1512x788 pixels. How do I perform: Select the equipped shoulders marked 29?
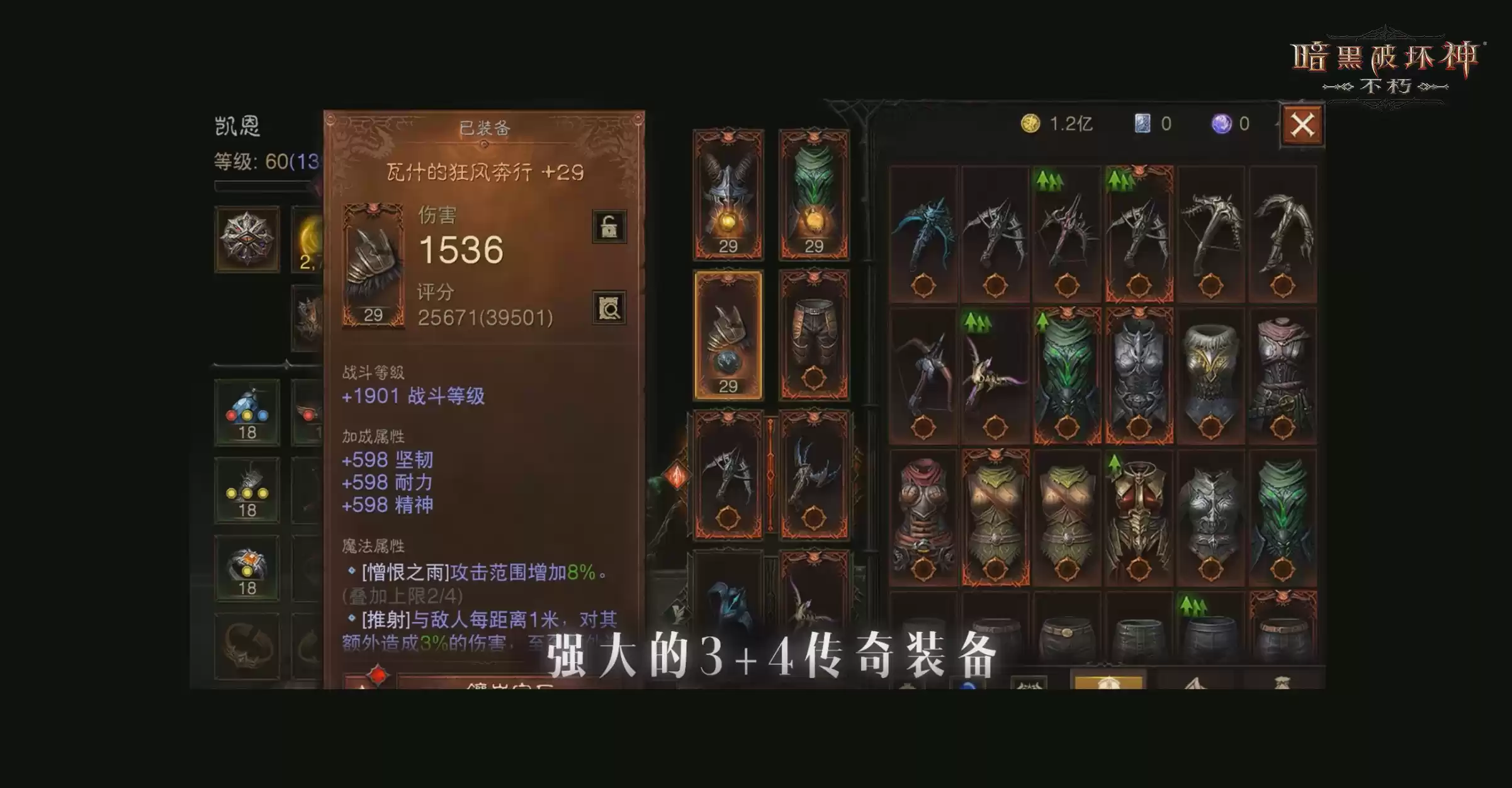coord(728,334)
